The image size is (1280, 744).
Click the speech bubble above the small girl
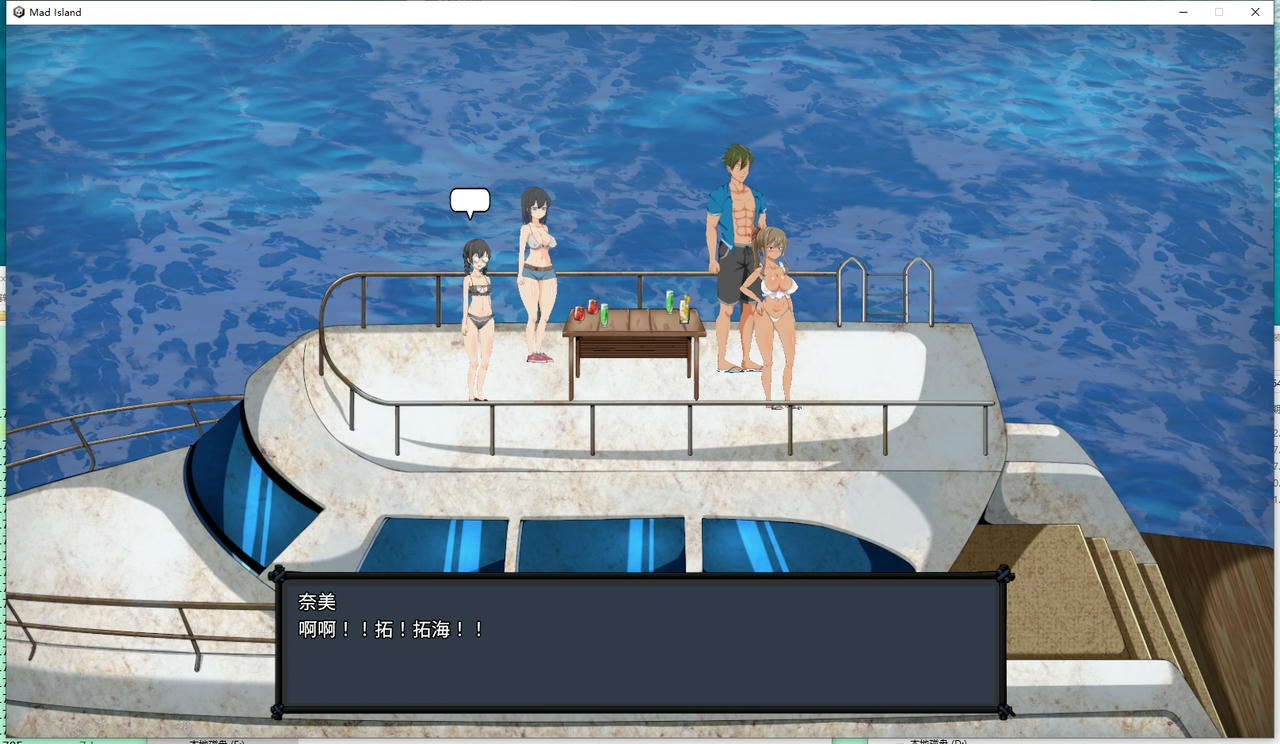click(x=470, y=201)
